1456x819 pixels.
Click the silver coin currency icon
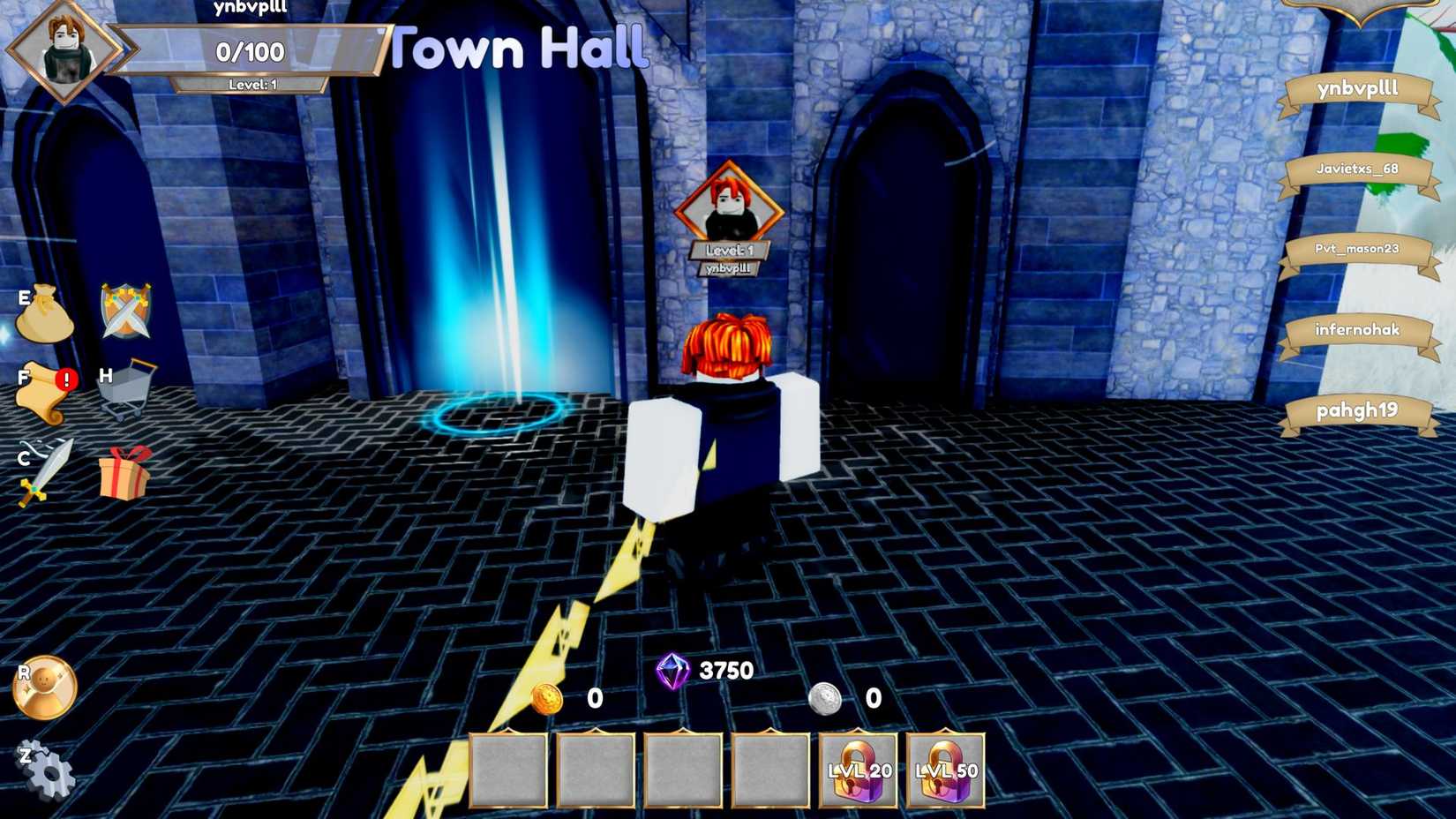pyautogui.click(x=827, y=700)
